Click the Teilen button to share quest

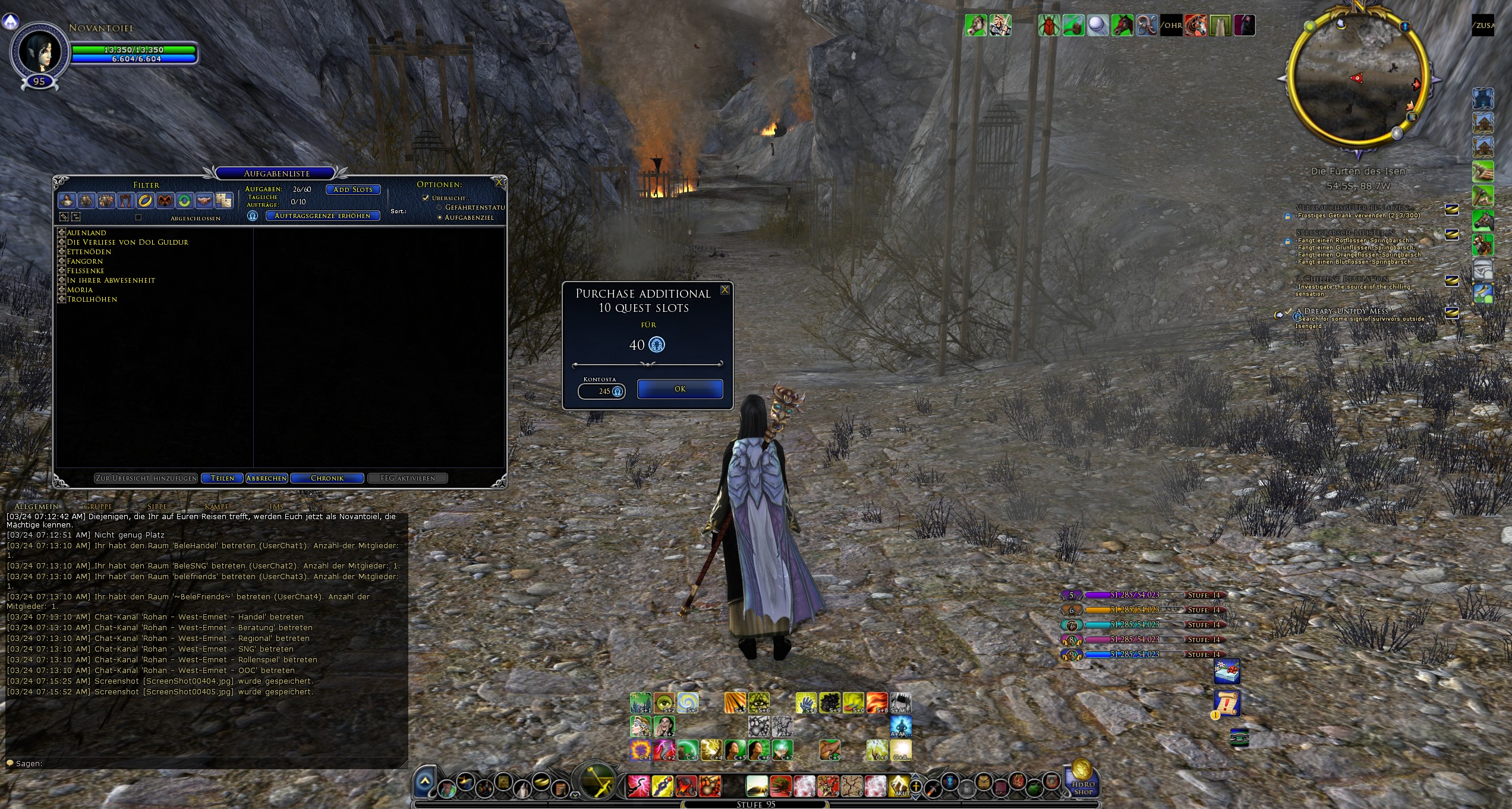coord(222,478)
